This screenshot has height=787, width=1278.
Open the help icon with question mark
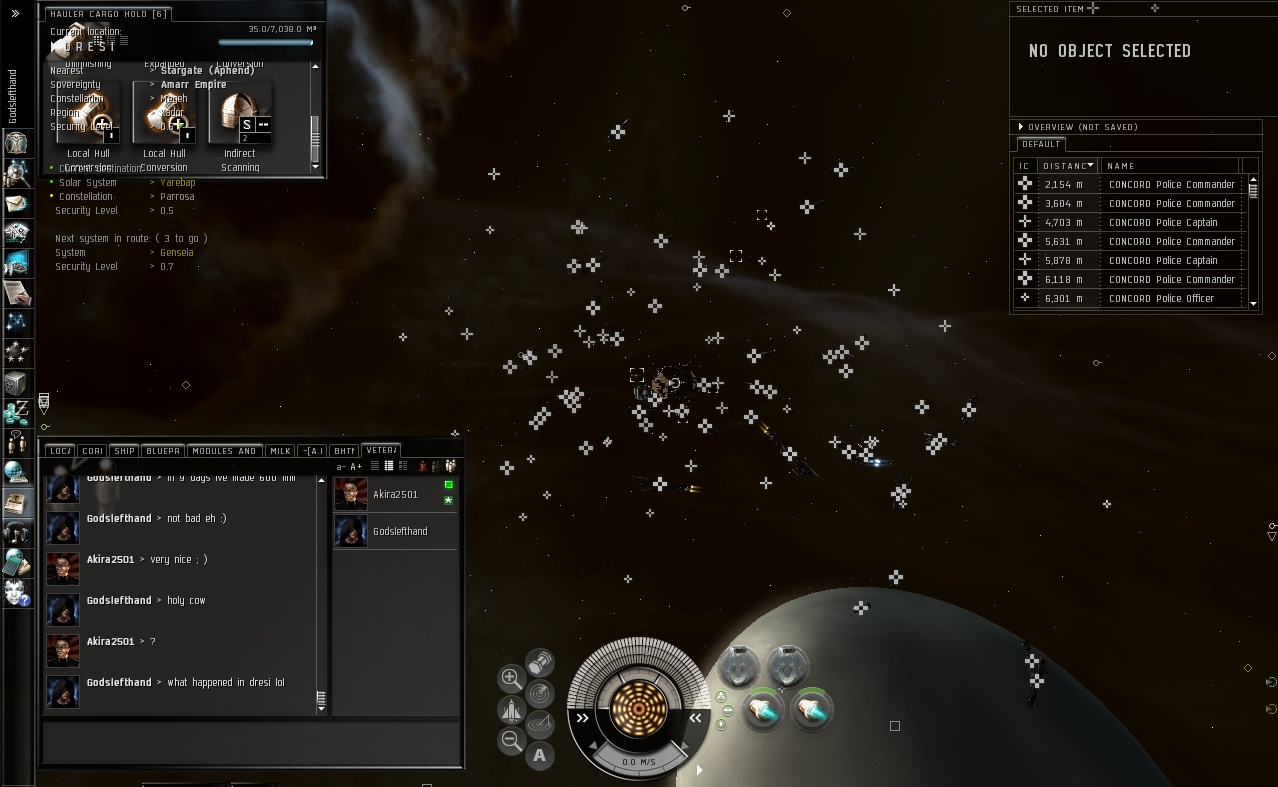16,591
